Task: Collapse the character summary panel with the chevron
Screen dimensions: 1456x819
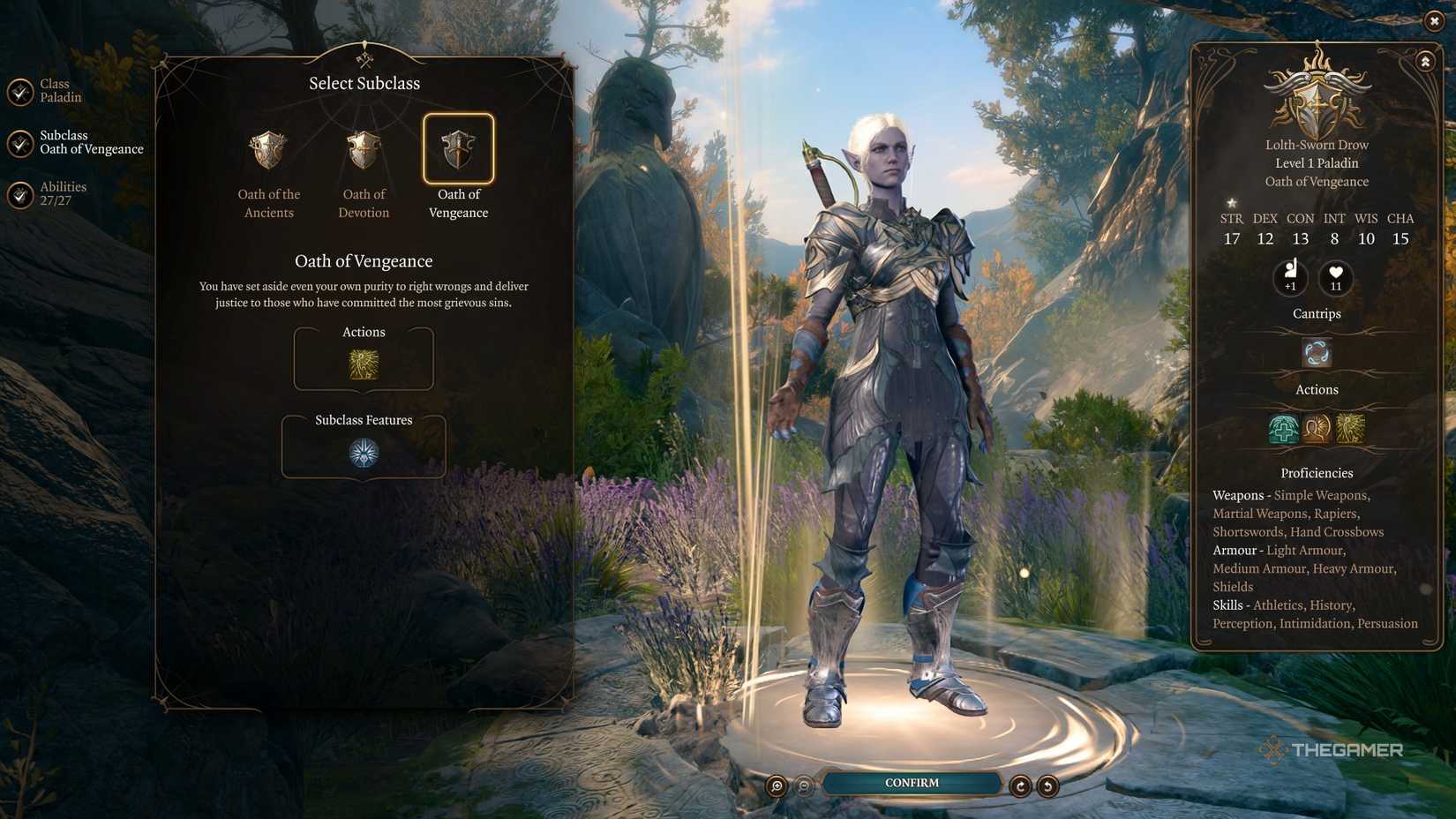Action: point(1425,62)
